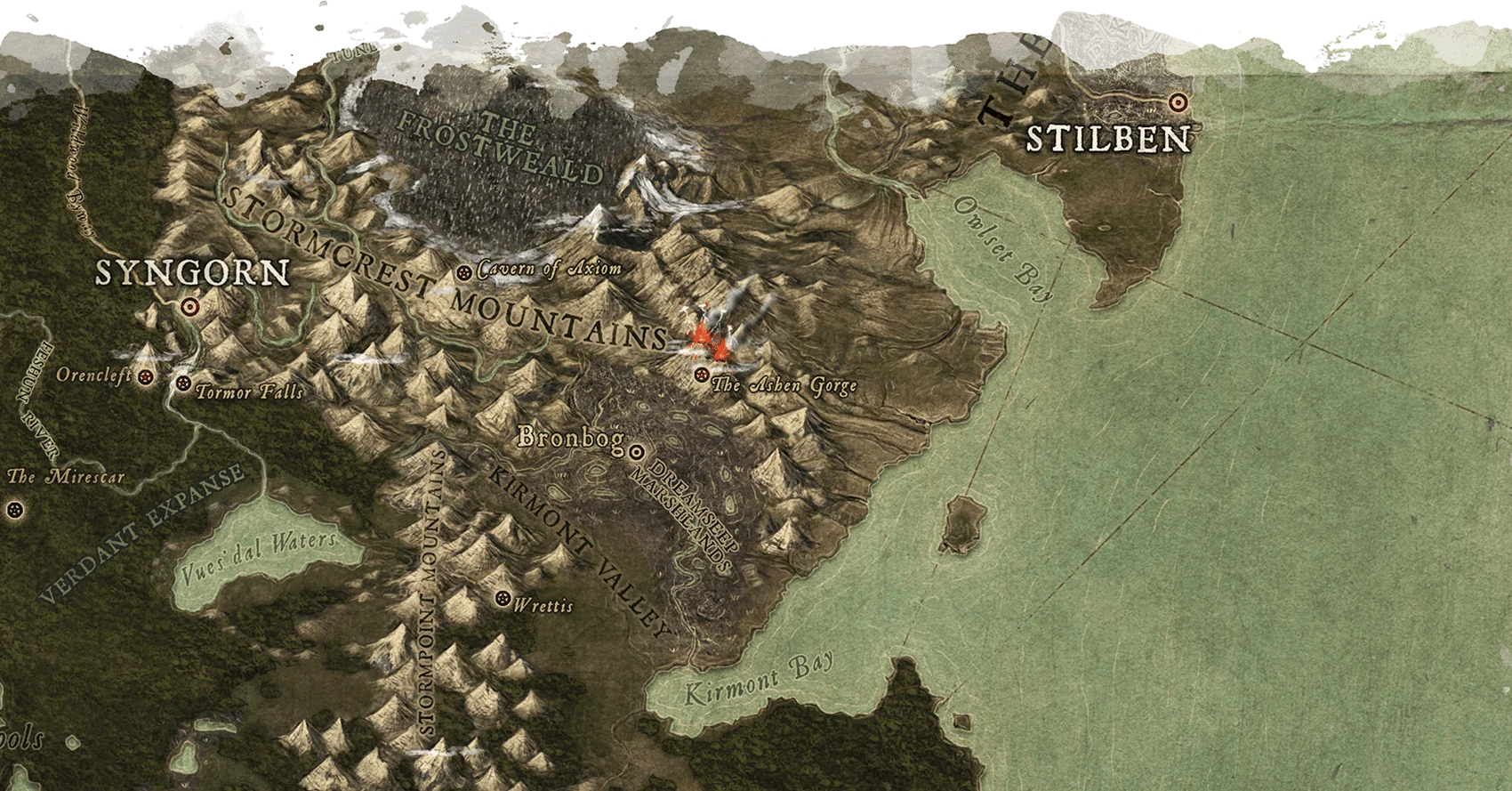Choose The Mirescar map marker
Viewport: 1512px width, 791px height.
(x=13, y=510)
